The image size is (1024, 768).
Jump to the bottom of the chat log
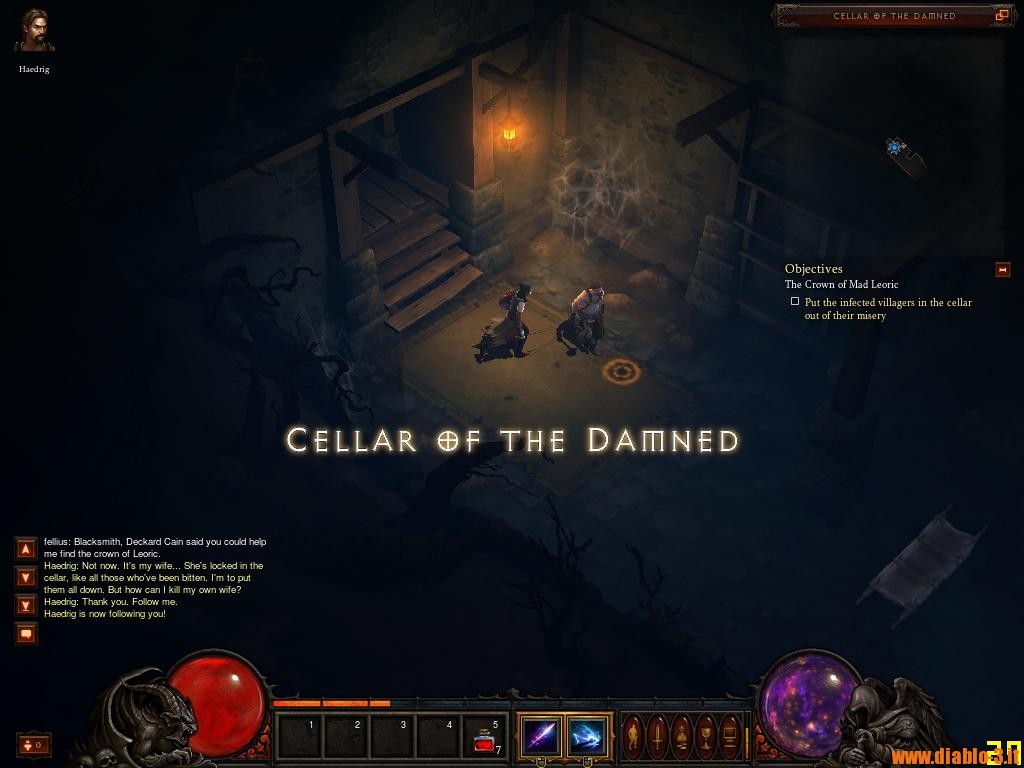26,605
